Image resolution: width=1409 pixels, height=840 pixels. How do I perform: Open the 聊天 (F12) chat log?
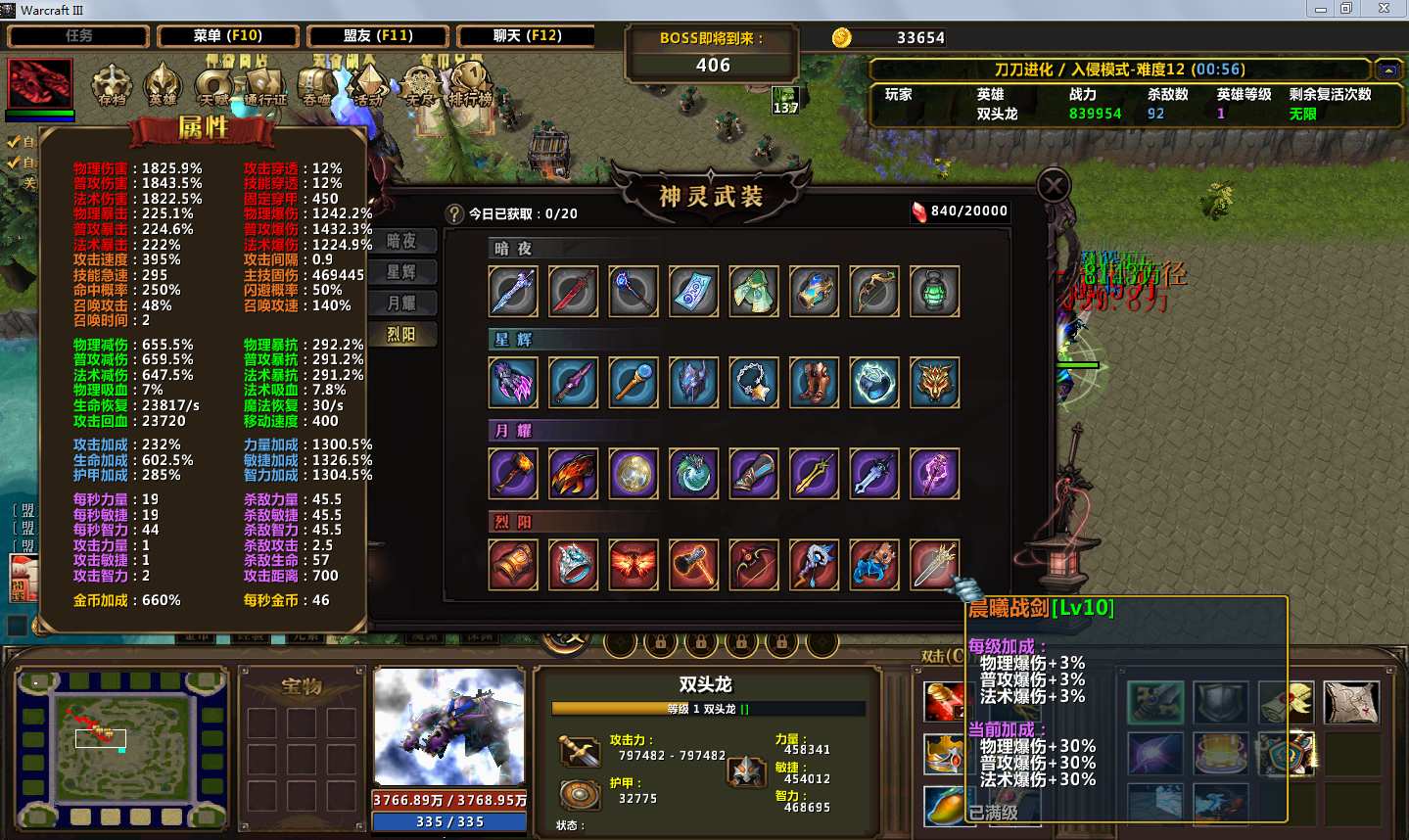(x=527, y=36)
